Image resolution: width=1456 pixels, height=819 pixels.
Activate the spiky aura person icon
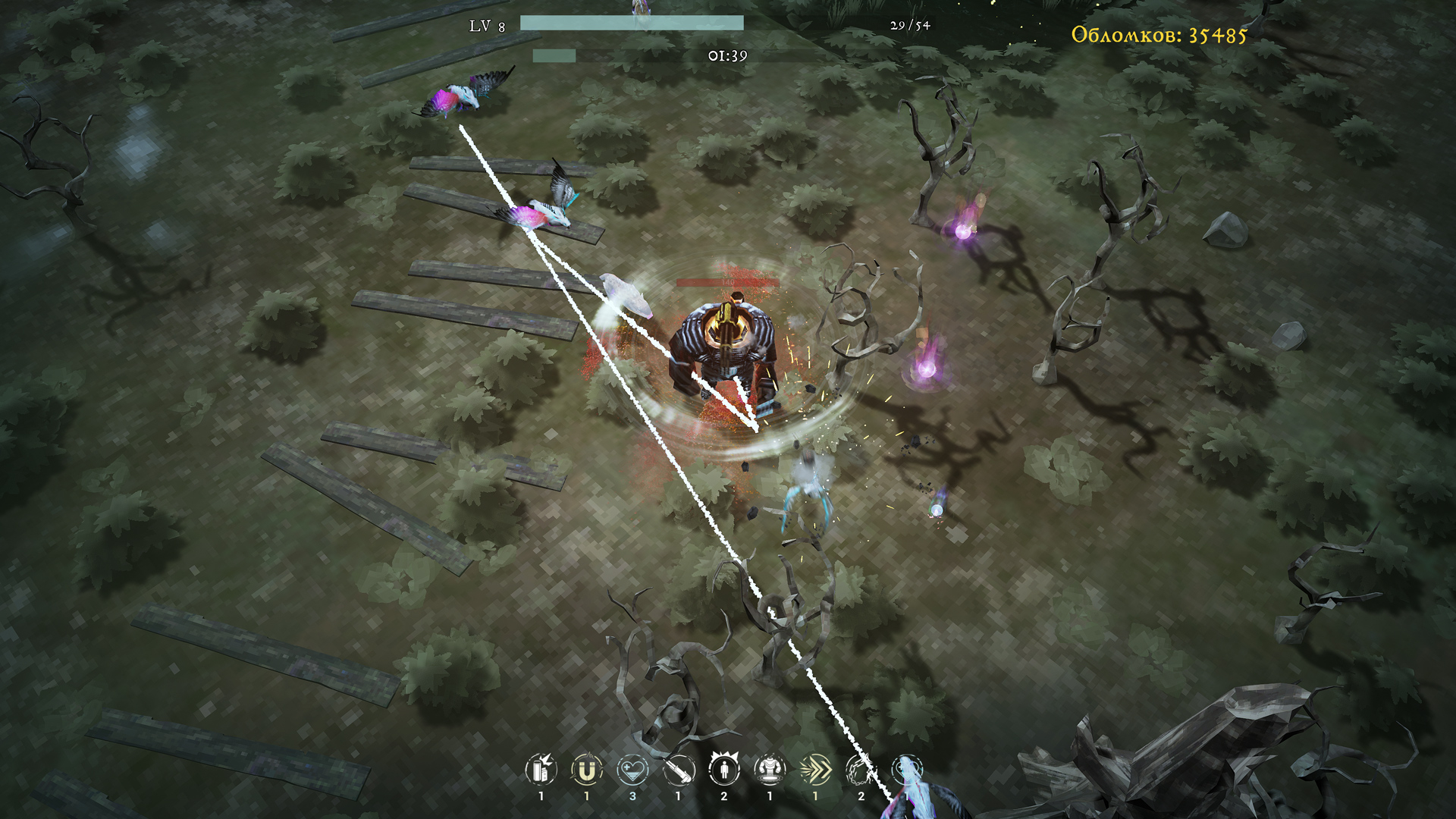click(x=724, y=769)
